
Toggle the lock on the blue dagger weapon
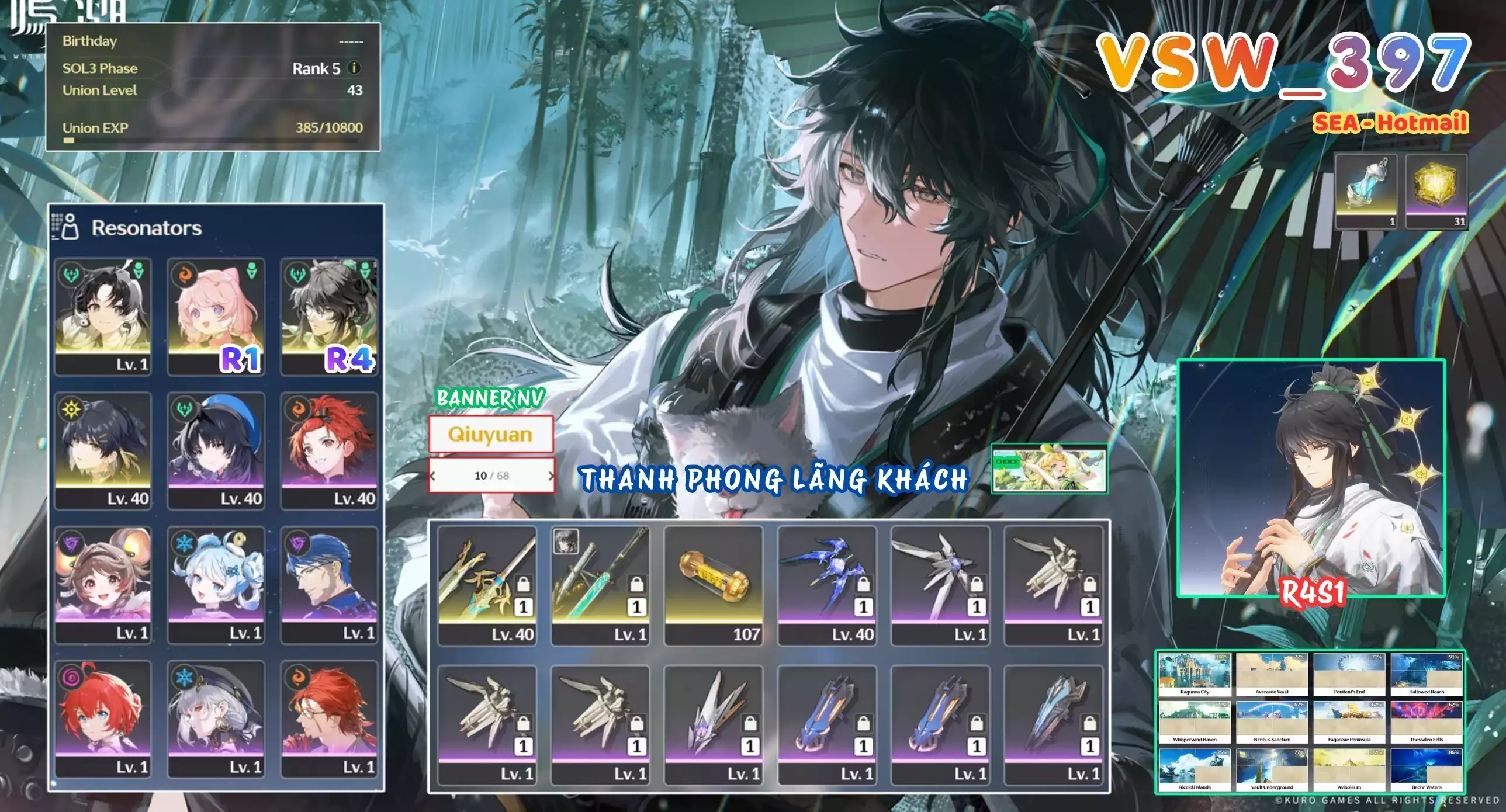click(864, 585)
